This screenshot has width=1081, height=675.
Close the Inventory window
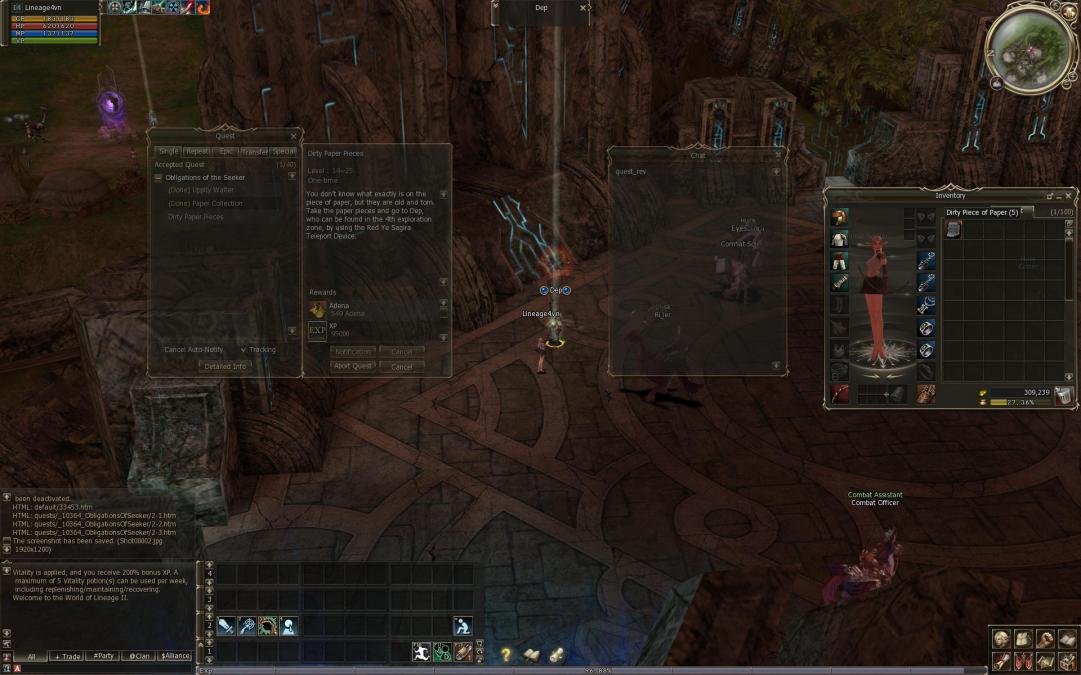tap(1068, 196)
